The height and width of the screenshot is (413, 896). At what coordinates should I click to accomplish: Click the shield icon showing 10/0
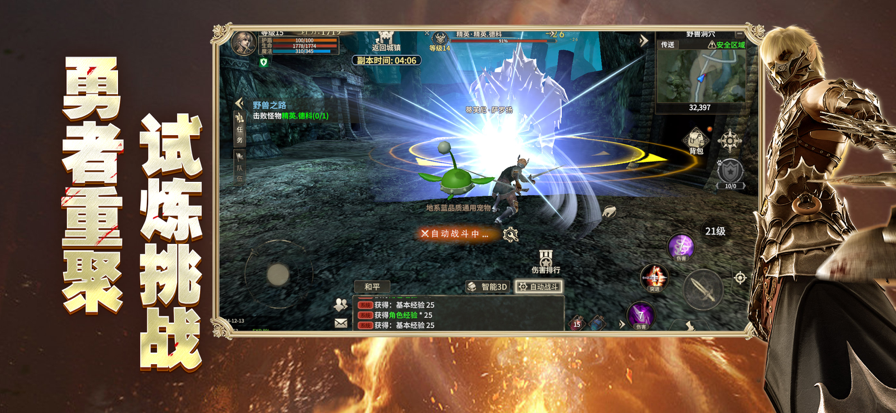coord(730,172)
